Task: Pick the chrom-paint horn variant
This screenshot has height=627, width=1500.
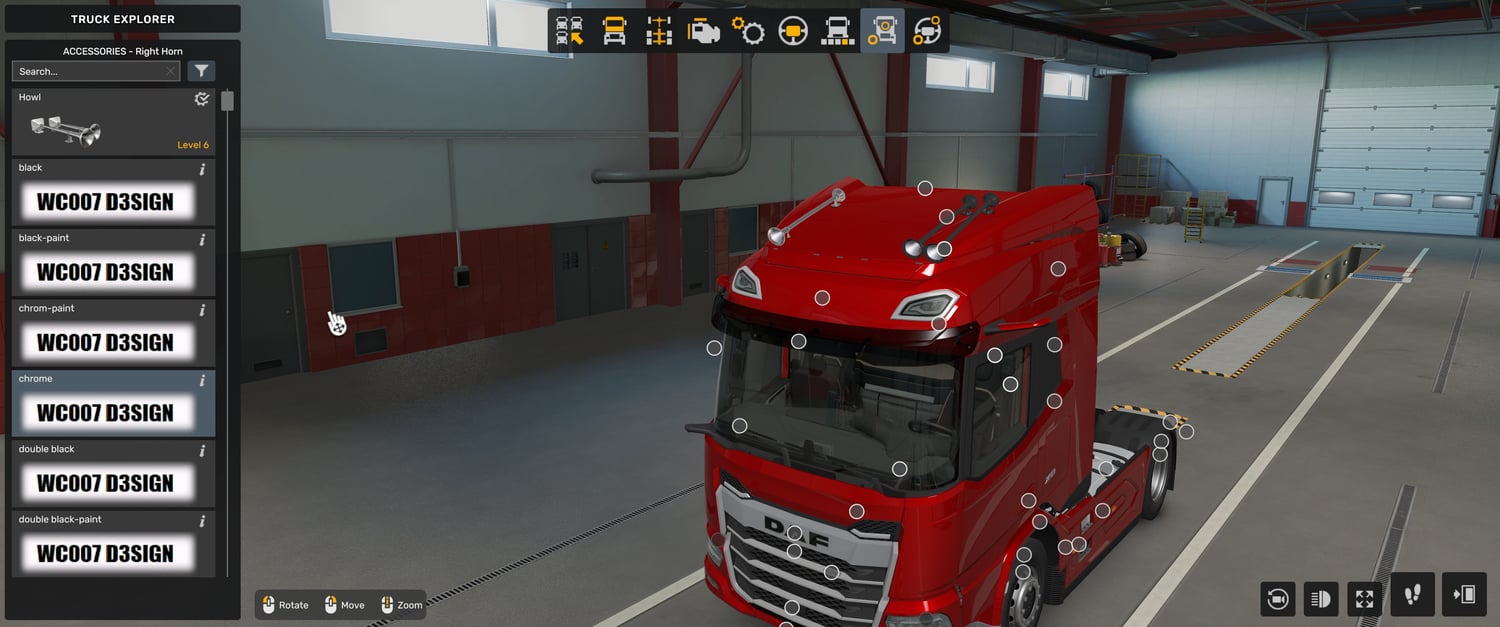Action: (x=114, y=334)
